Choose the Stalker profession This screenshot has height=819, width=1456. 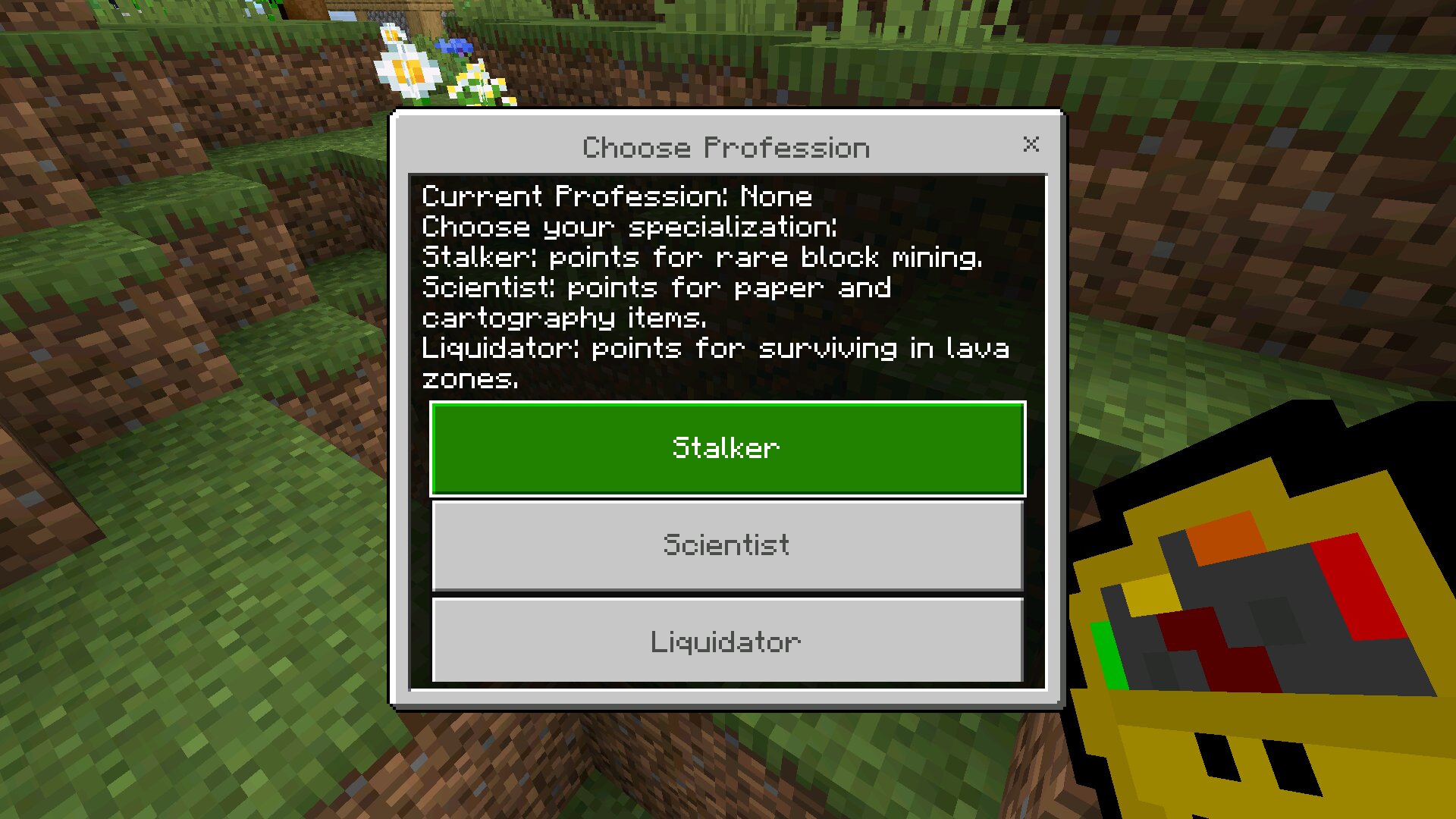(727, 449)
